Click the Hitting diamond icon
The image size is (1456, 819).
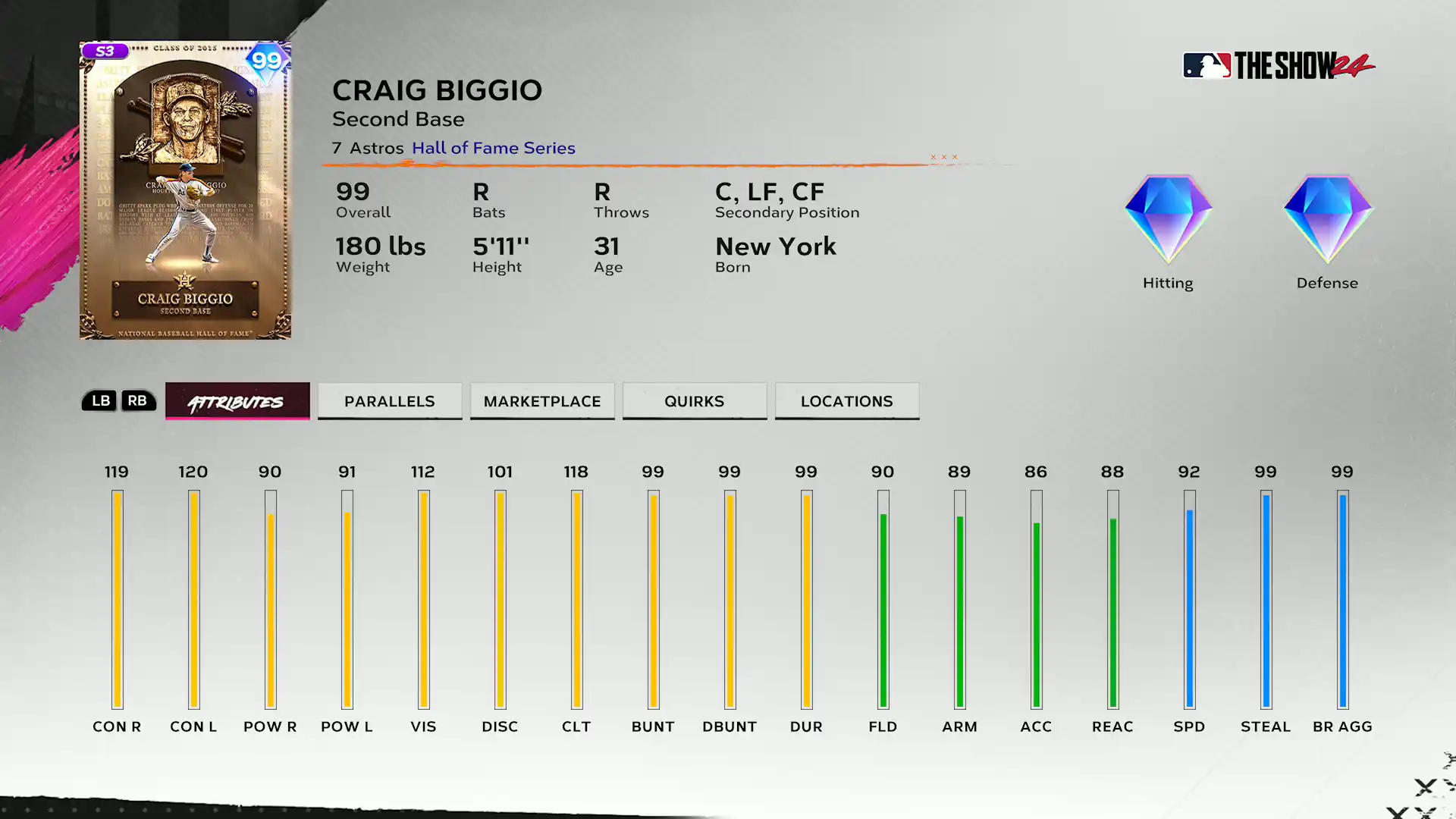coord(1168,220)
